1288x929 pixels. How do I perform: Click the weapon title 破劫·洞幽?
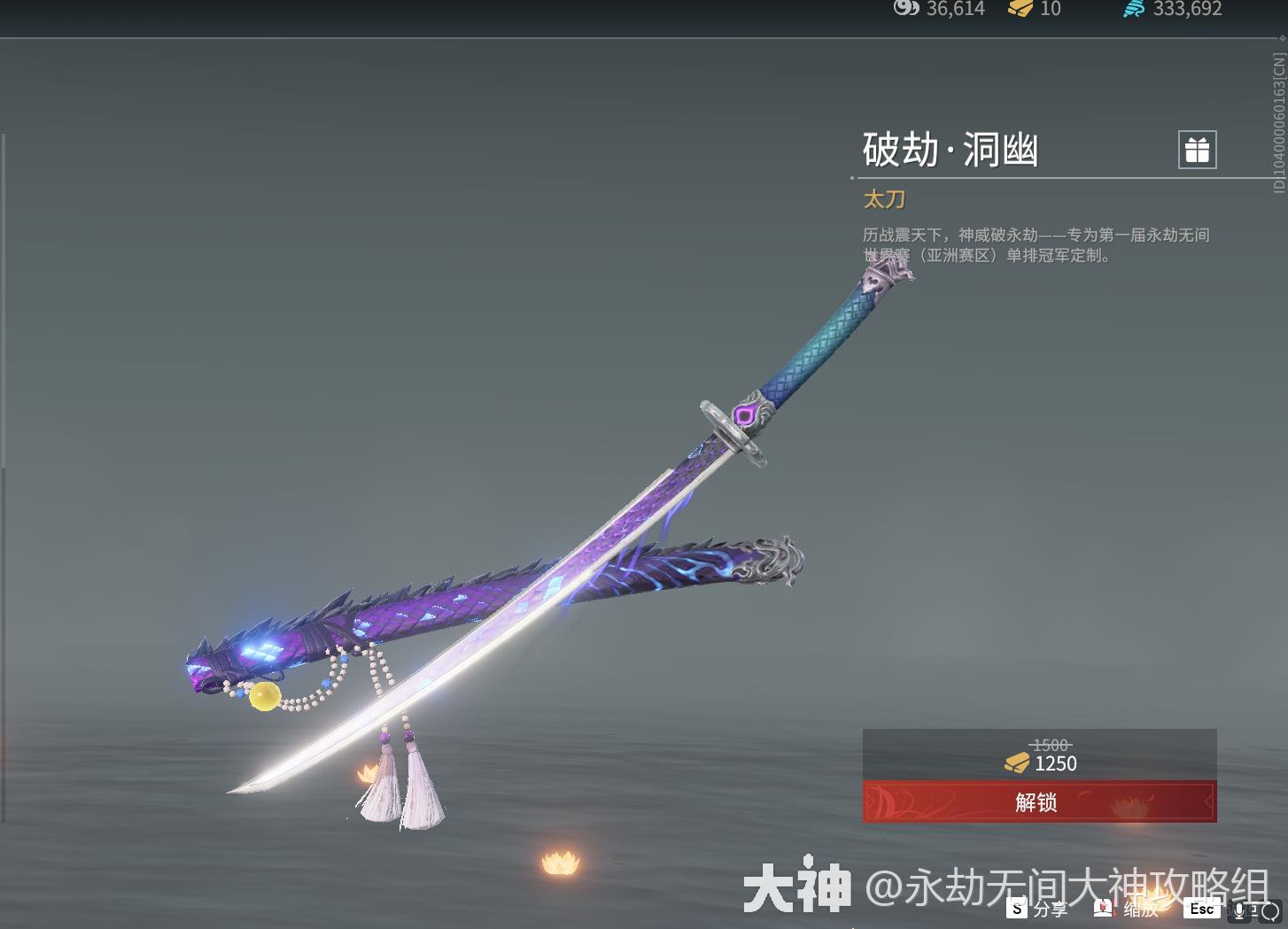(x=950, y=150)
